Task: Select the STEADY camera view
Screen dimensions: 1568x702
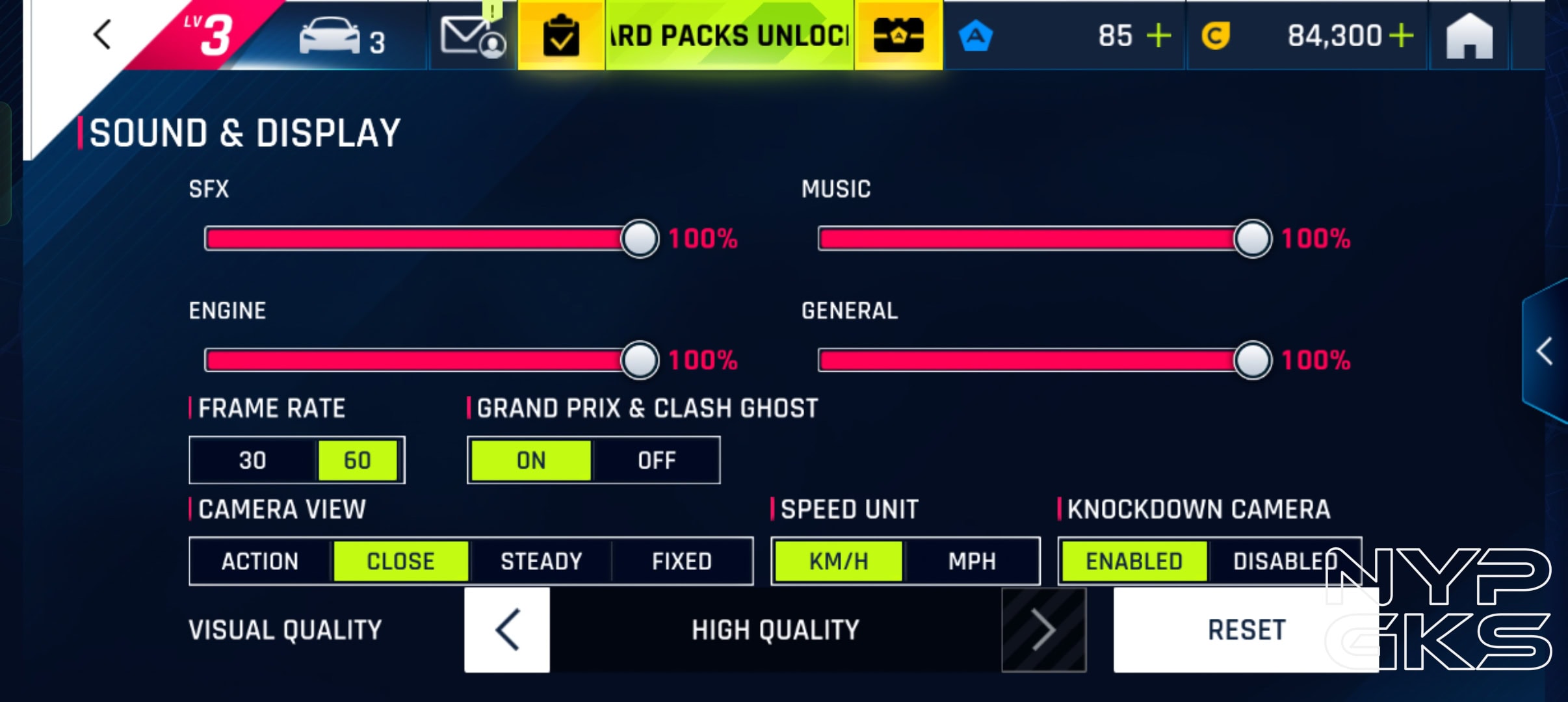Action: pyautogui.click(x=541, y=561)
